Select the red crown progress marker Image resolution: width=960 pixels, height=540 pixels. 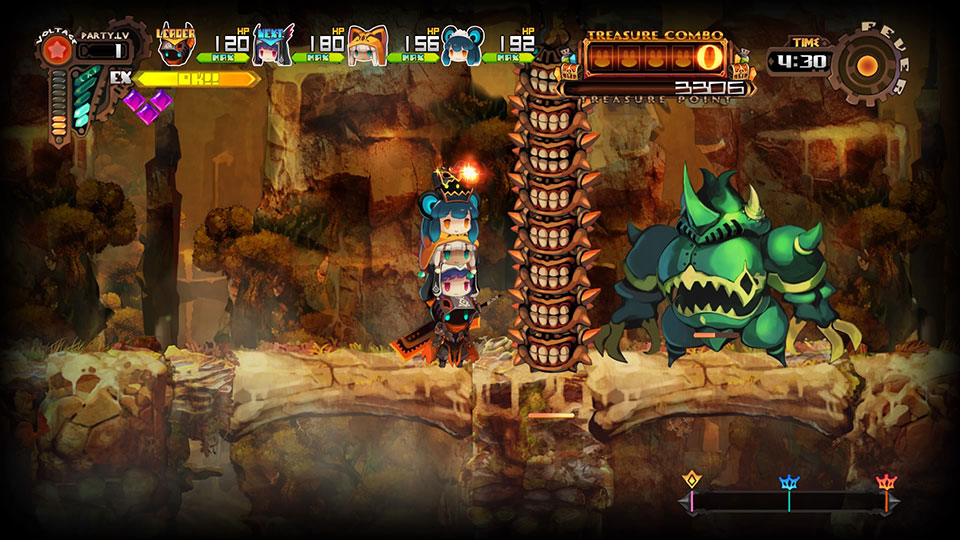tap(885, 483)
